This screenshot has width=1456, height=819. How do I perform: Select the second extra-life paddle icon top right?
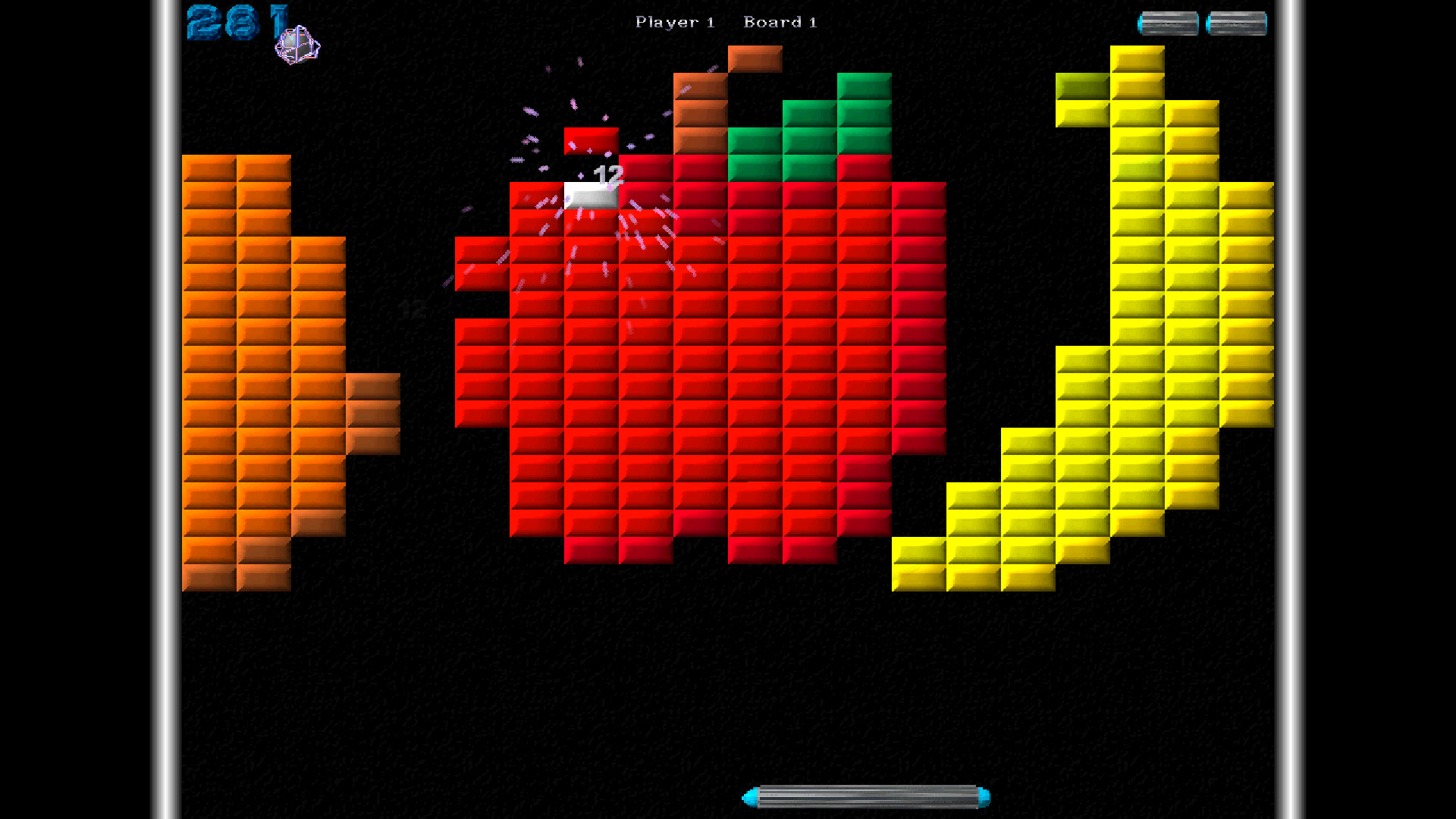1237,23
